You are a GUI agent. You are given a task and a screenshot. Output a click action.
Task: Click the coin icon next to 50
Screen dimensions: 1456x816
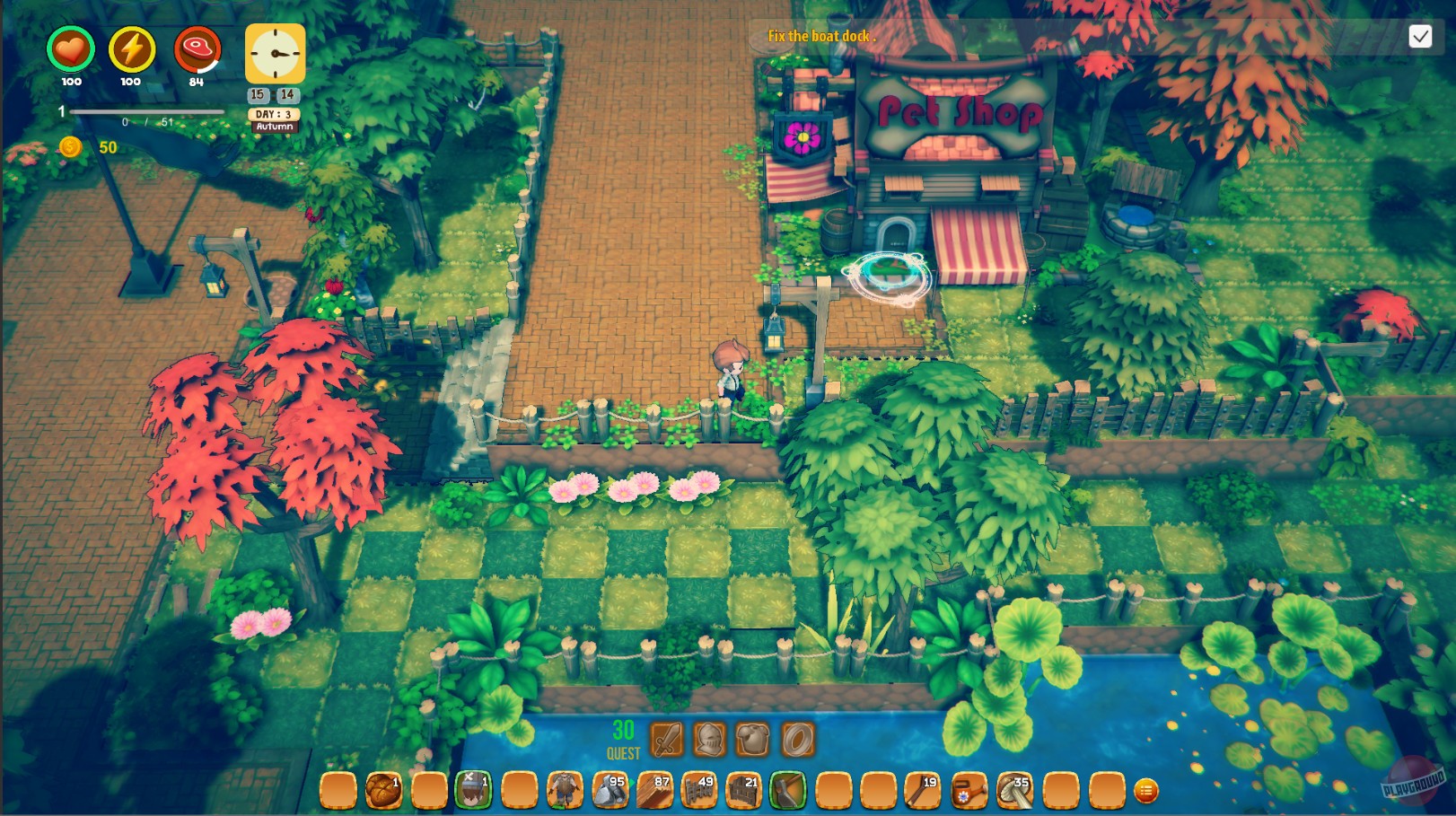coord(70,146)
